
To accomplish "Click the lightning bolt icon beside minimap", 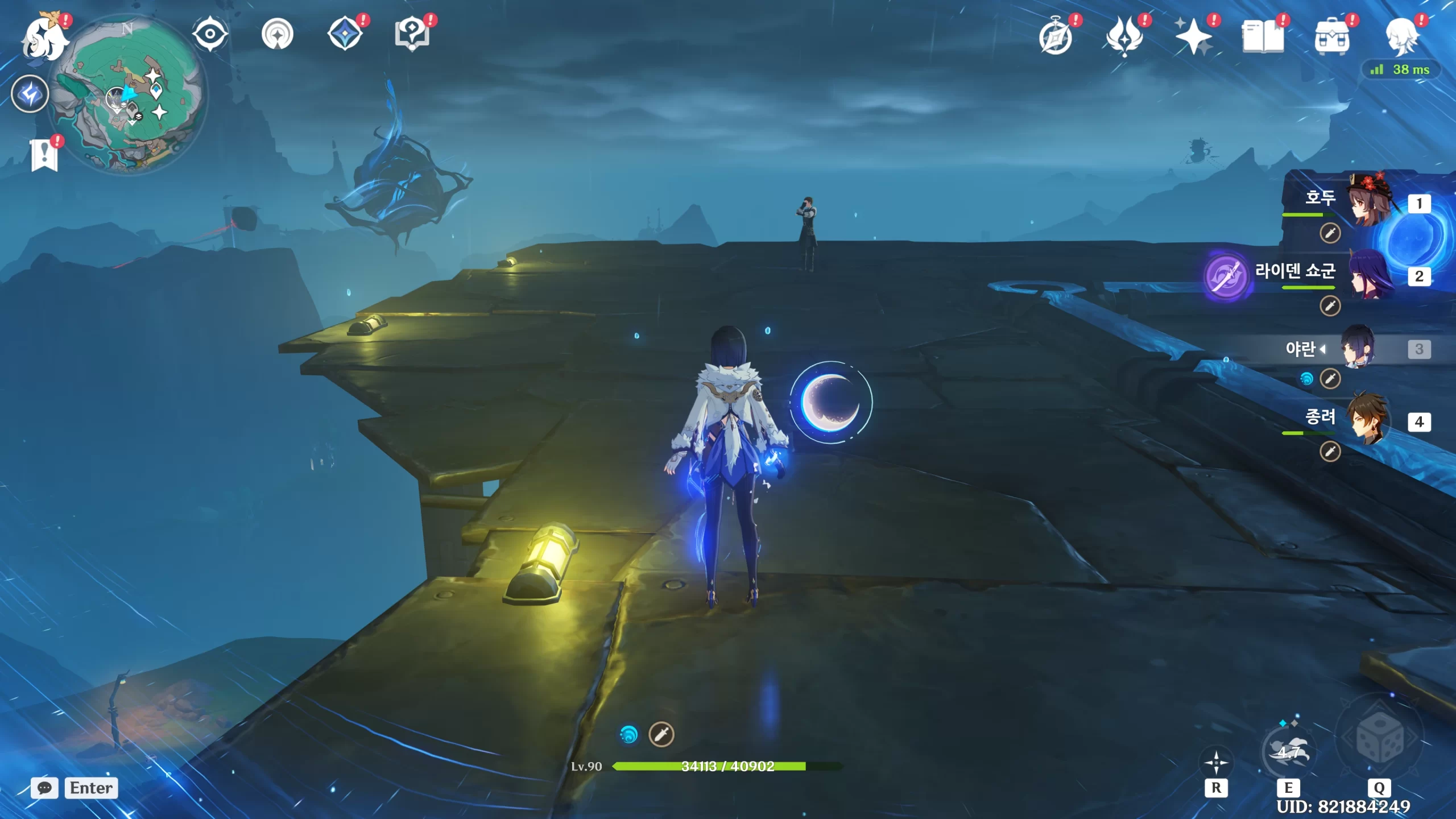I will tap(30, 94).
